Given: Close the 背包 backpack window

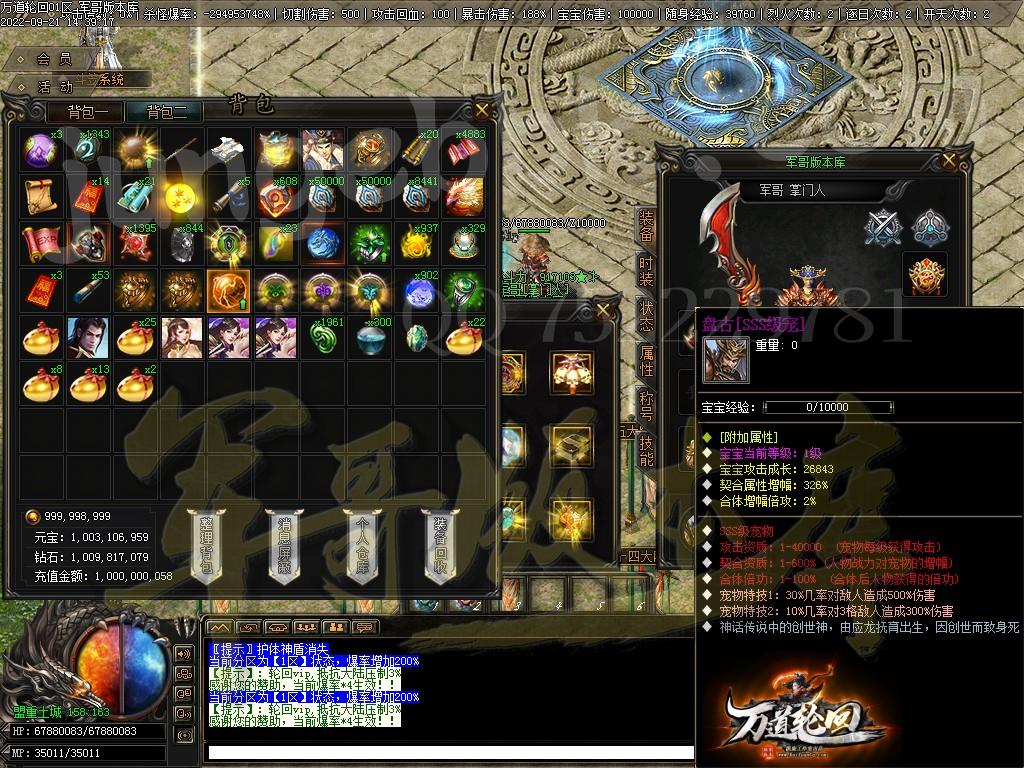Looking at the screenshot, I should (x=482, y=110).
